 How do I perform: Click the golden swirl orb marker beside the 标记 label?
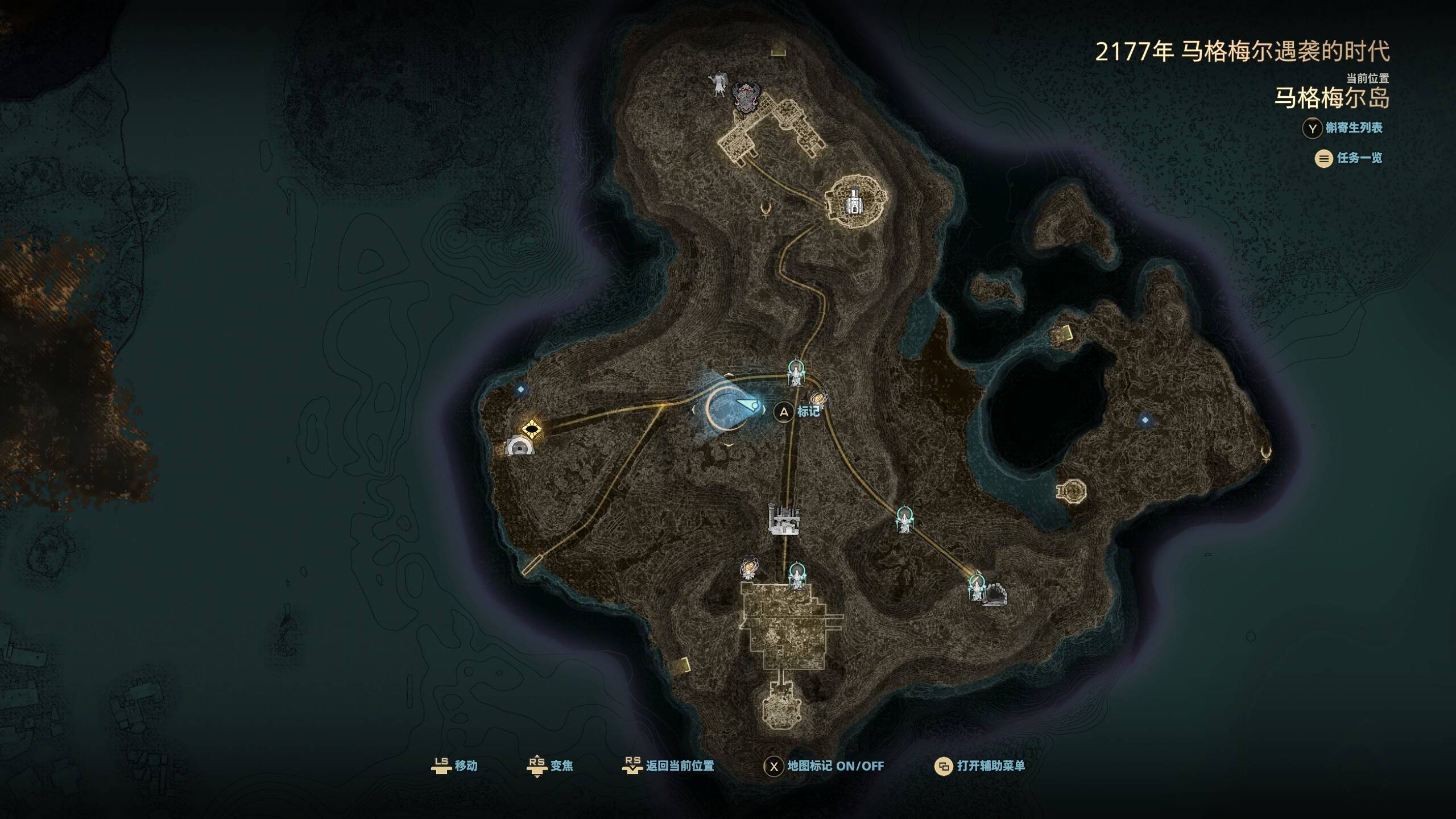(x=818, y=398)
